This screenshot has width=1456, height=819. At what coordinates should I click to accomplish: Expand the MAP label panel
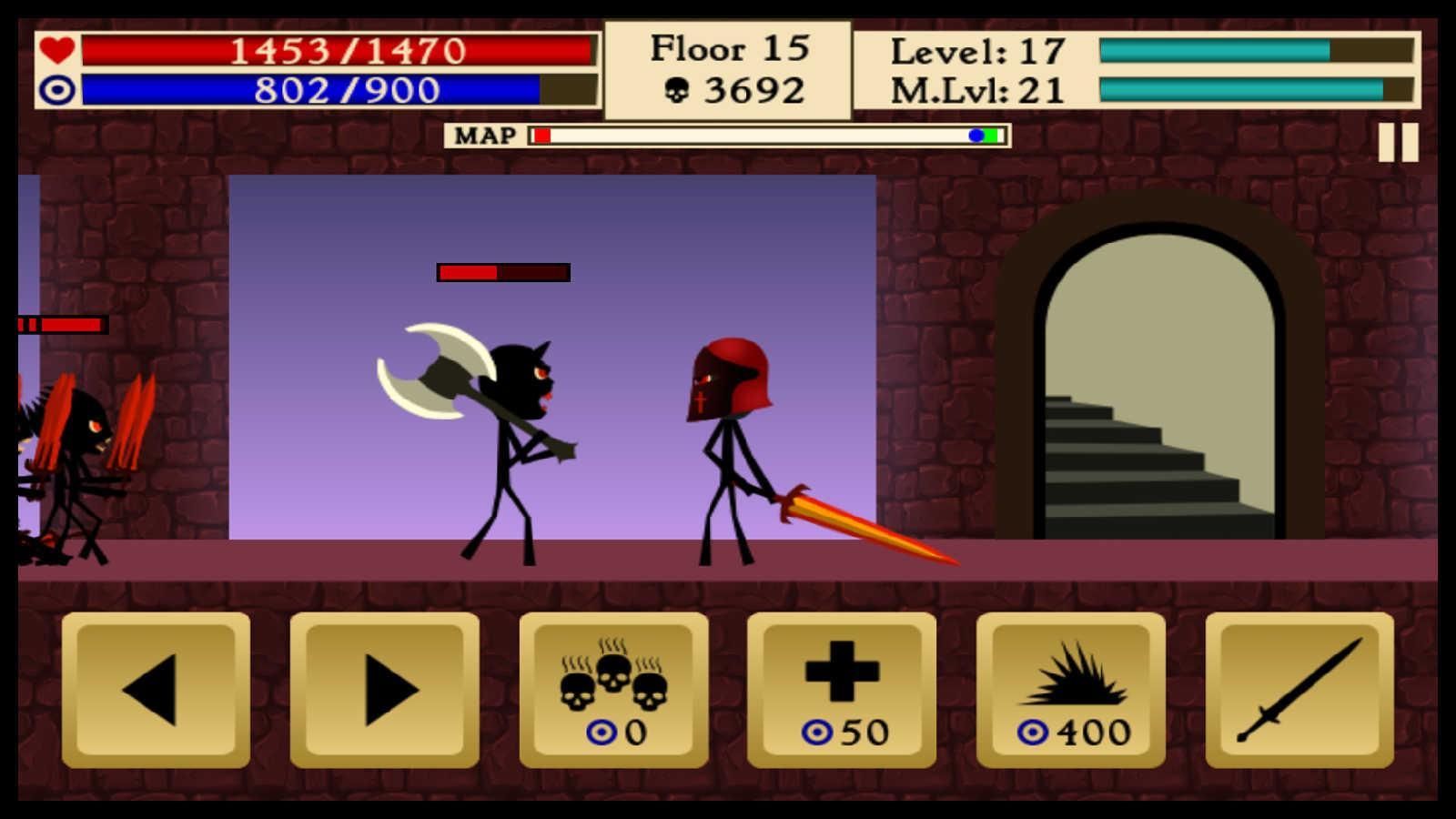point(487,135)
